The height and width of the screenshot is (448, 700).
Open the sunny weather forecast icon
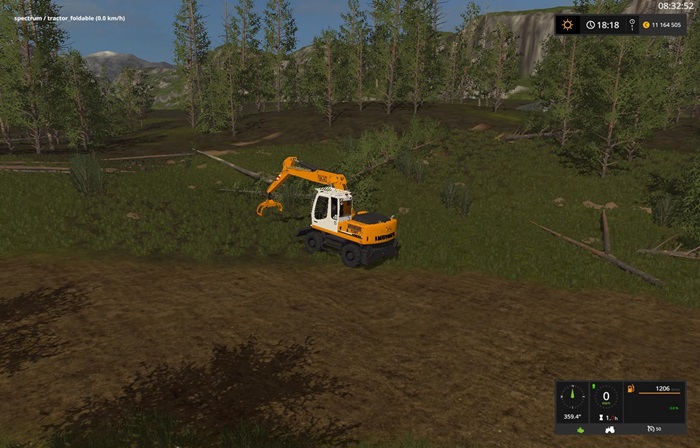pyautogui.click(x=568, y=25)
